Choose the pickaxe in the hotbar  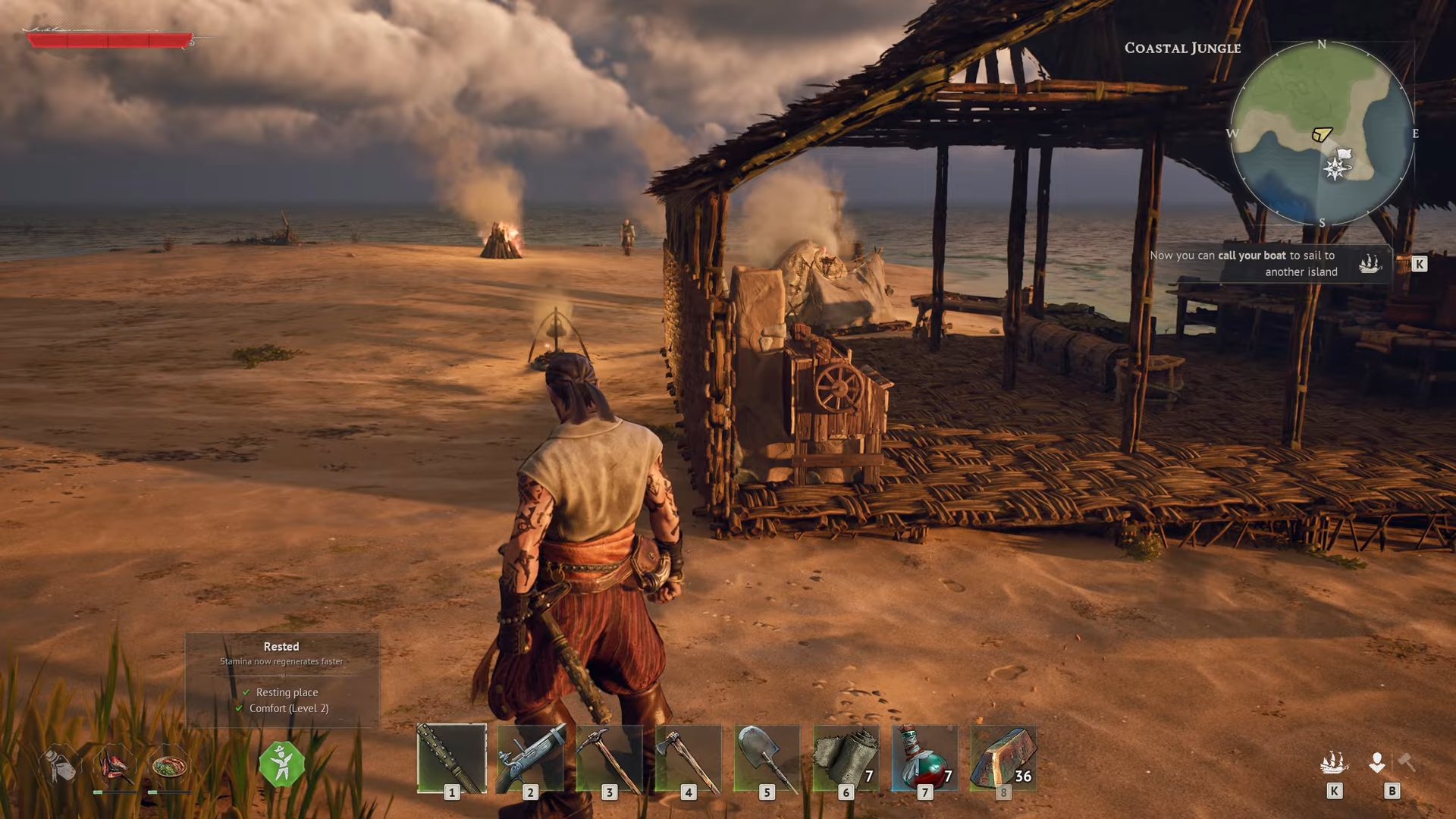click(x=609, y=758)
